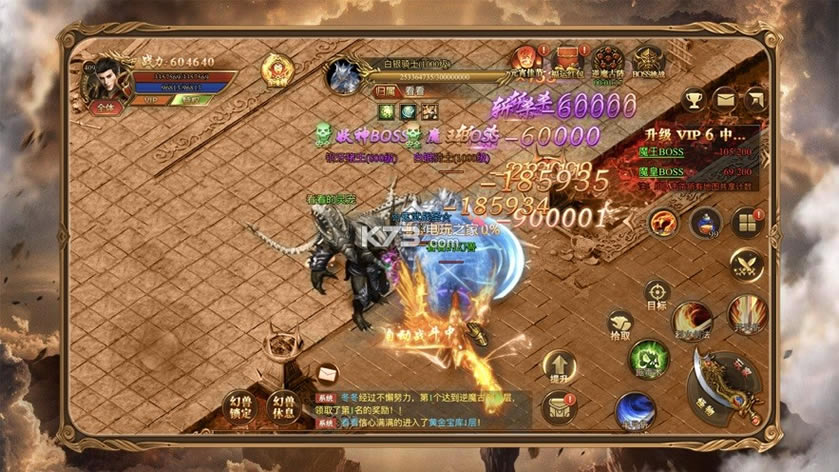839x472 pixels.
Task: Use the blue potion item
Action: [705, 221]
